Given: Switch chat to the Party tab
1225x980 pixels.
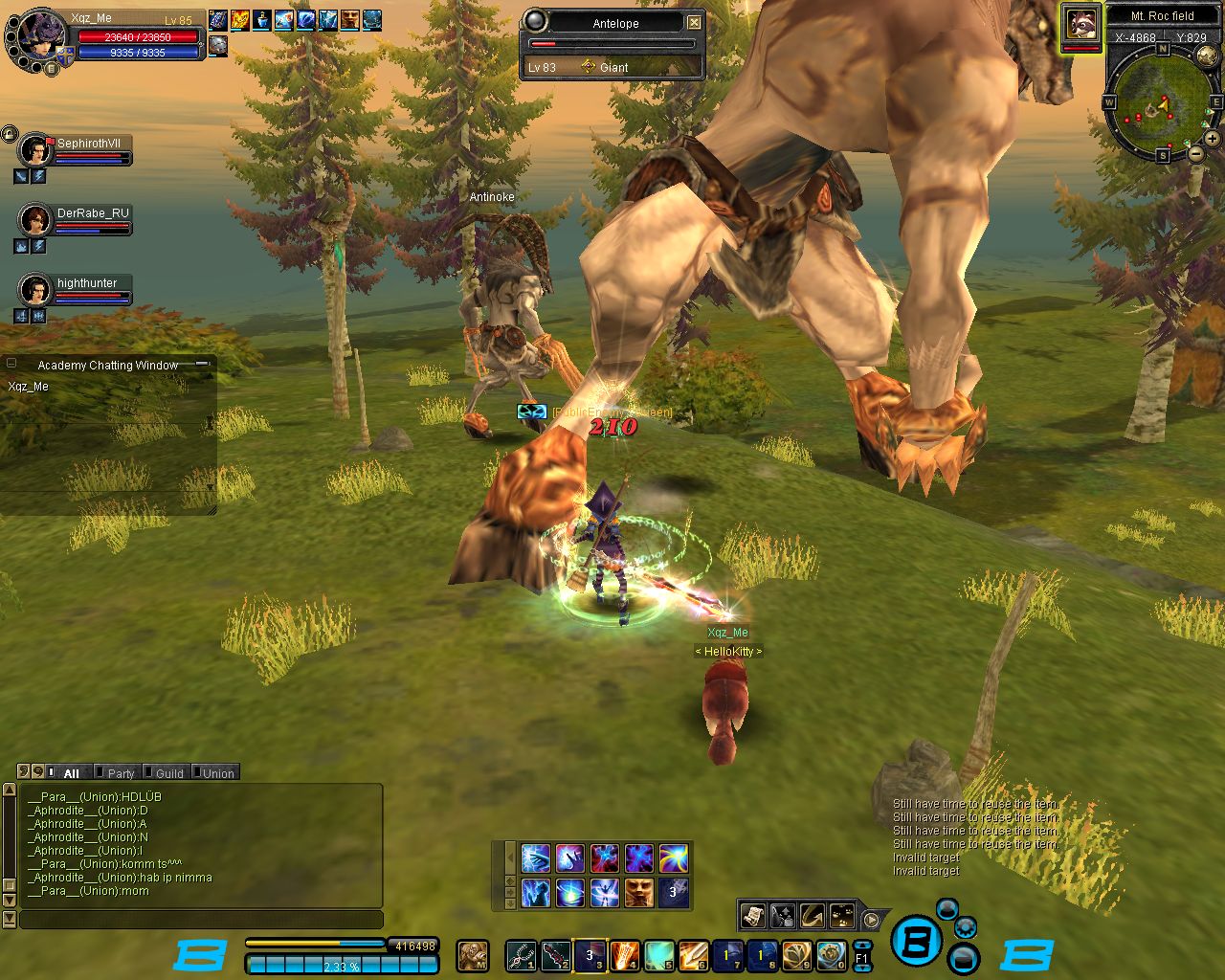Looking at the screenshot, I should 121,773.
